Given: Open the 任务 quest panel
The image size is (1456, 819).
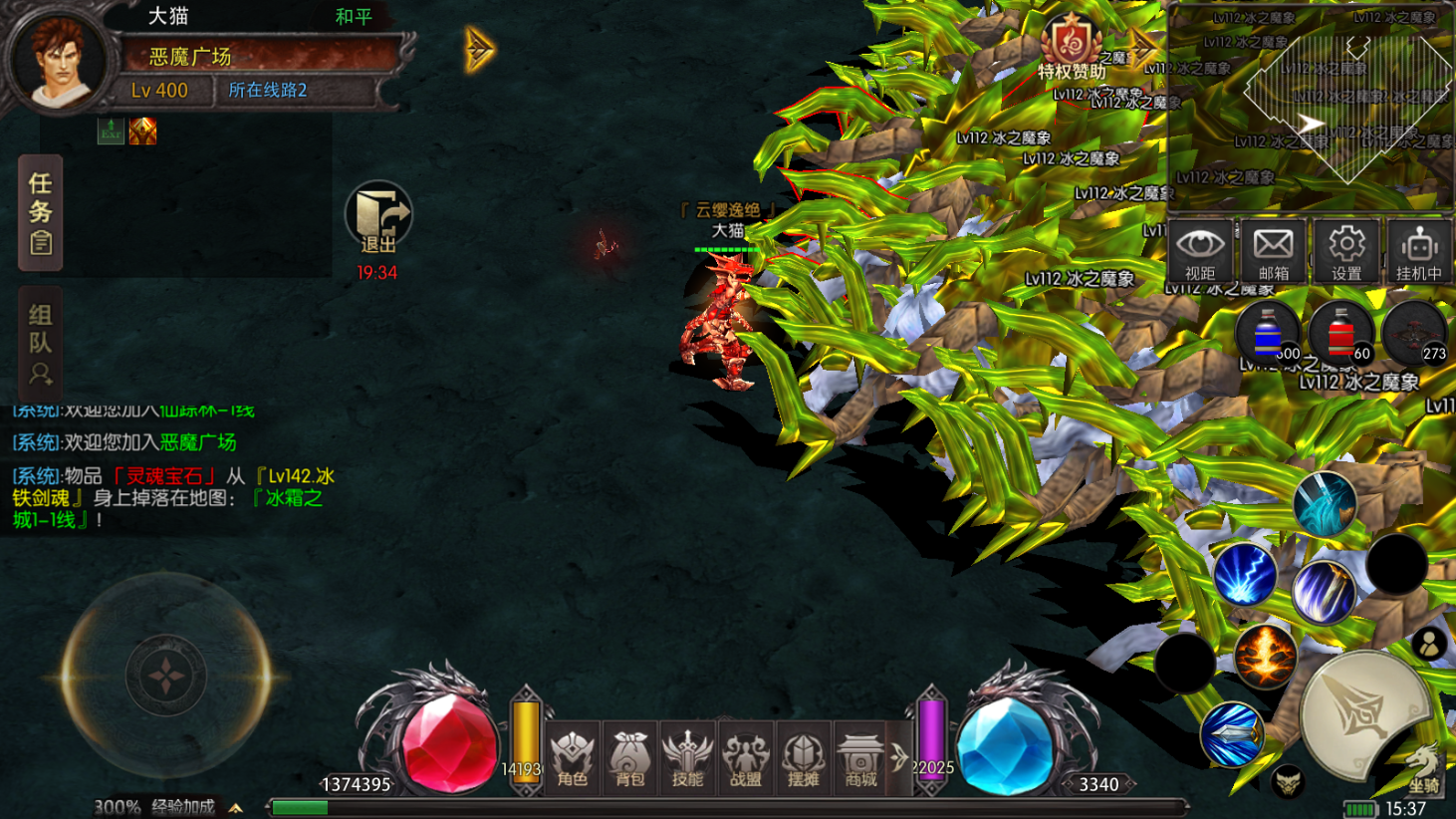Looking at the screenshot, I should 40,212.
